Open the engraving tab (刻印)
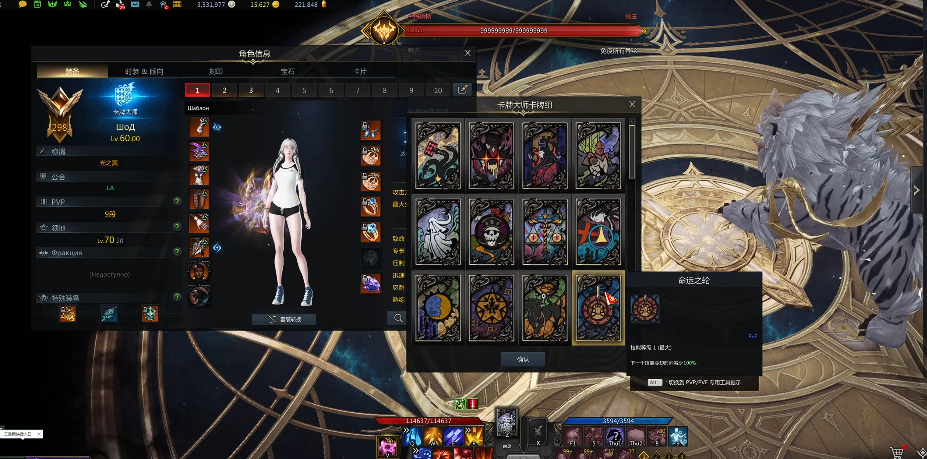The width and height of the screenshot is (927, 459). (x=217, y=72)
